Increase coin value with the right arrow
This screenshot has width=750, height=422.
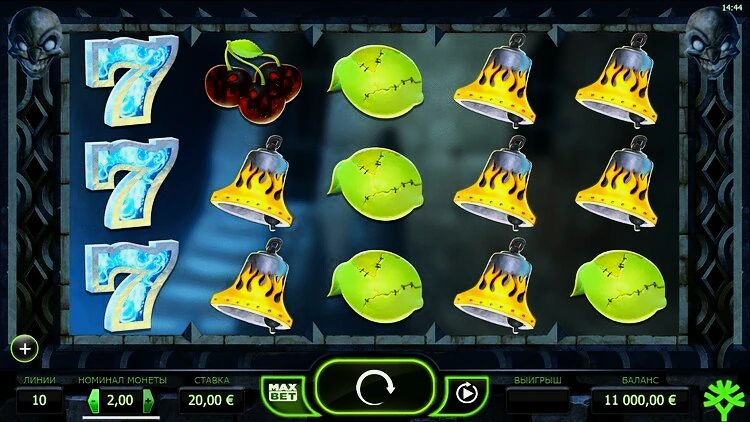pos(150,400)
